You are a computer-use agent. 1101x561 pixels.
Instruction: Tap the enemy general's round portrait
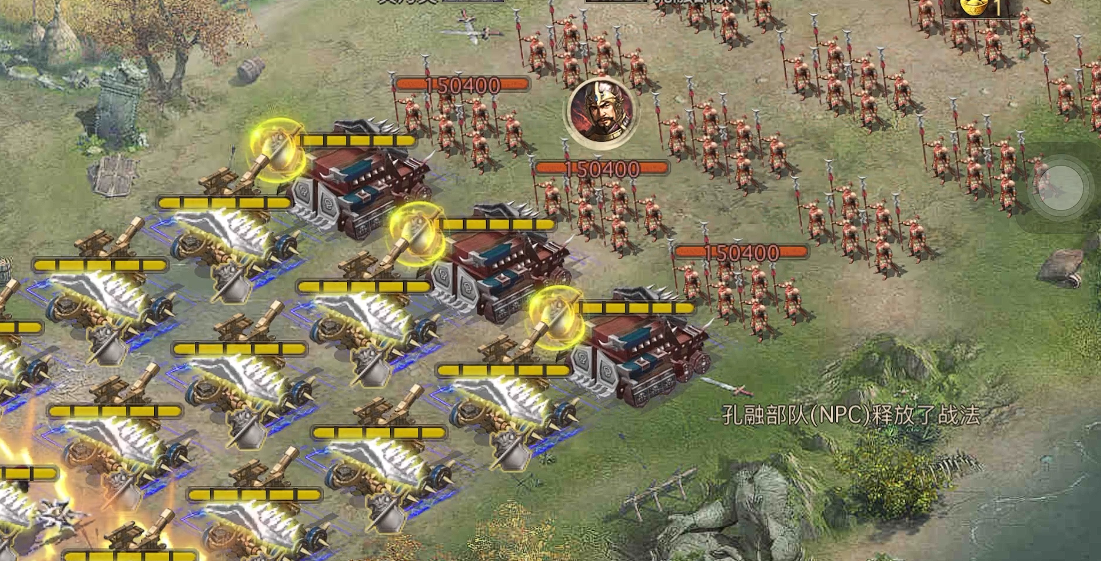(600, 110)
